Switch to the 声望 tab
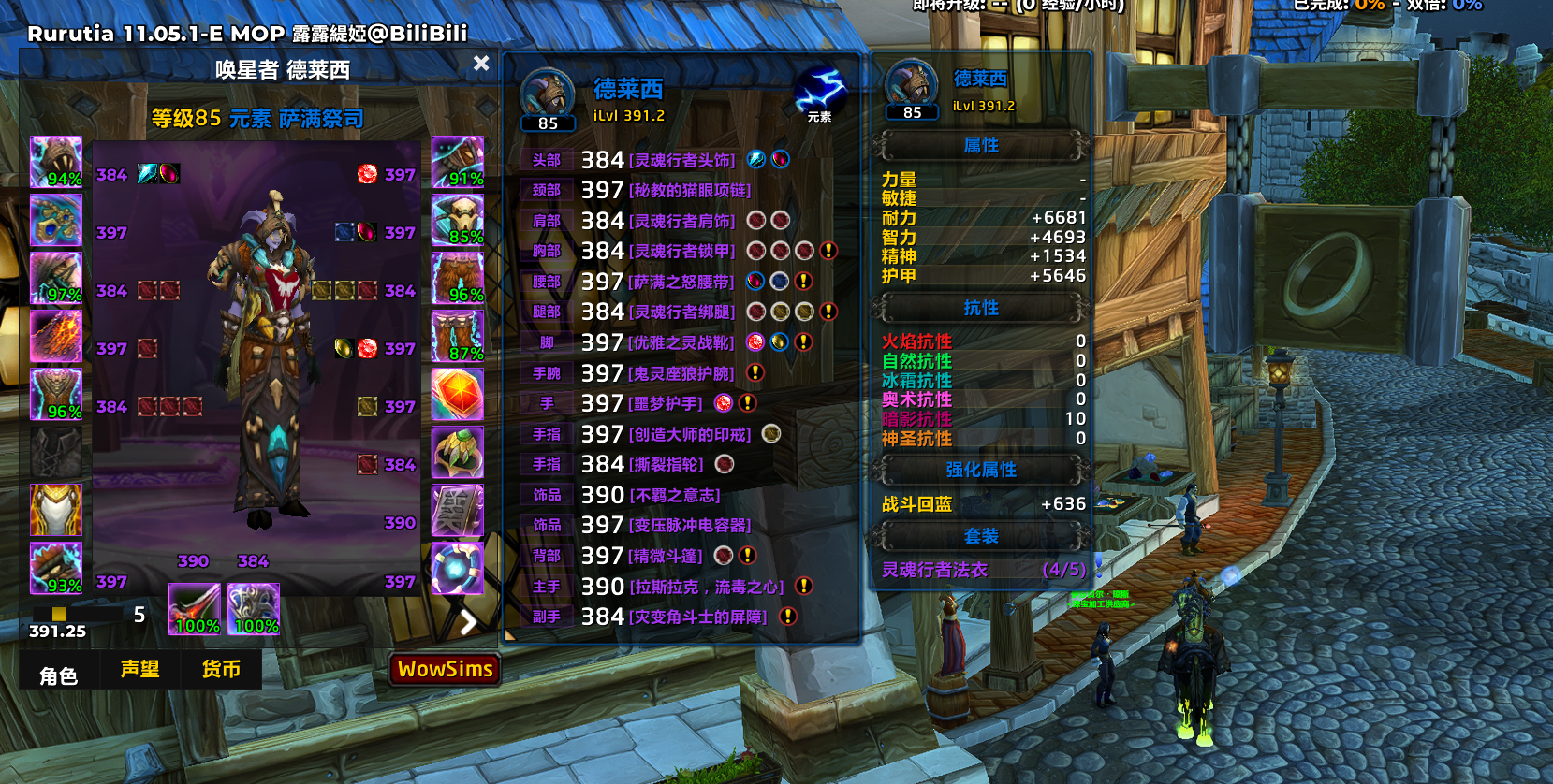 click(140, 669)
